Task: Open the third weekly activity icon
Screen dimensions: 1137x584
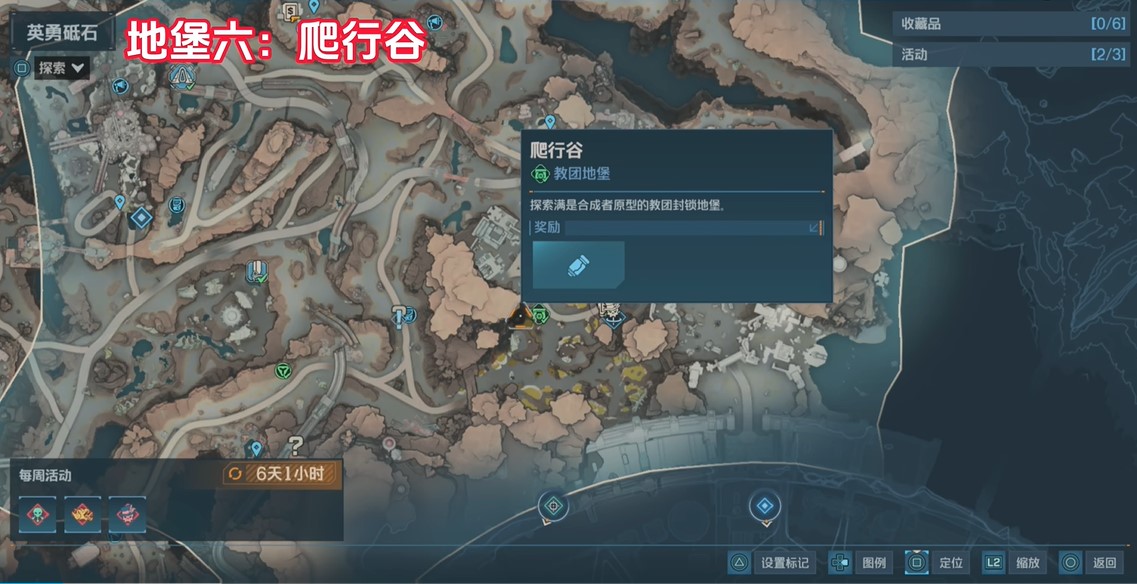Action: 127,514
